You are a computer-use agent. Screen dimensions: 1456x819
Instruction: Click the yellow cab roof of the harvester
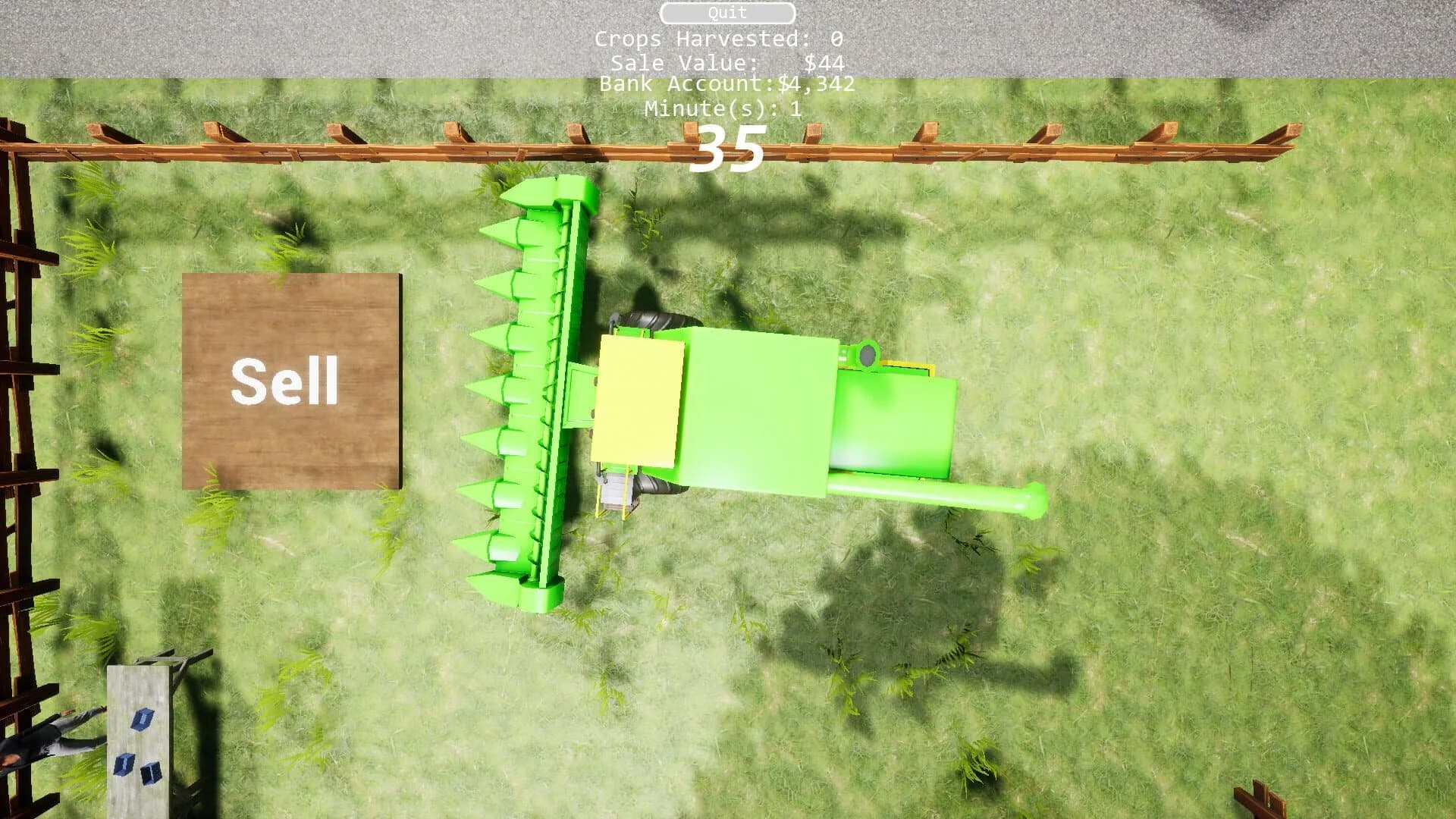[641, 402]
